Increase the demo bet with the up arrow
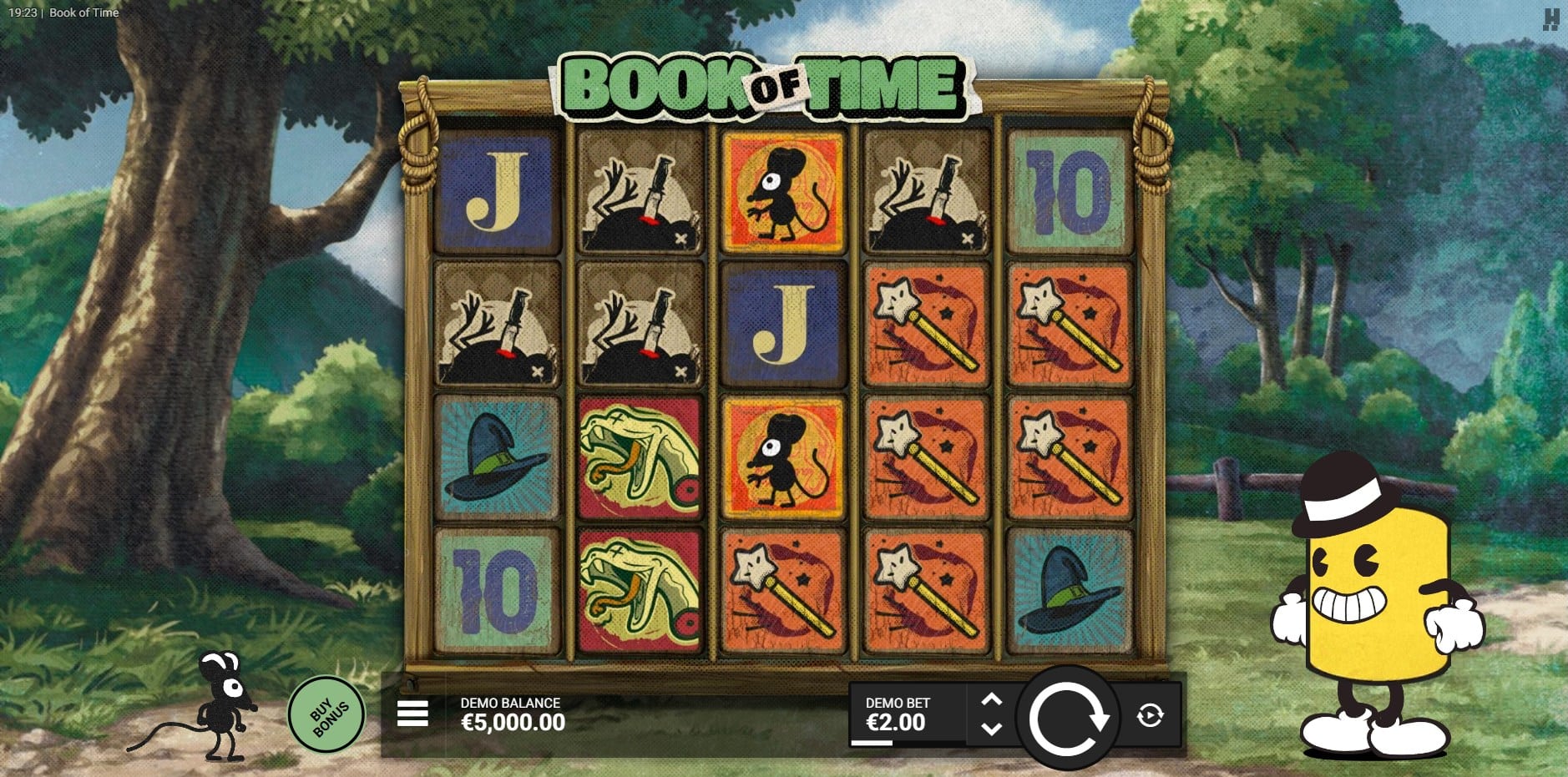 pos(991,700)
